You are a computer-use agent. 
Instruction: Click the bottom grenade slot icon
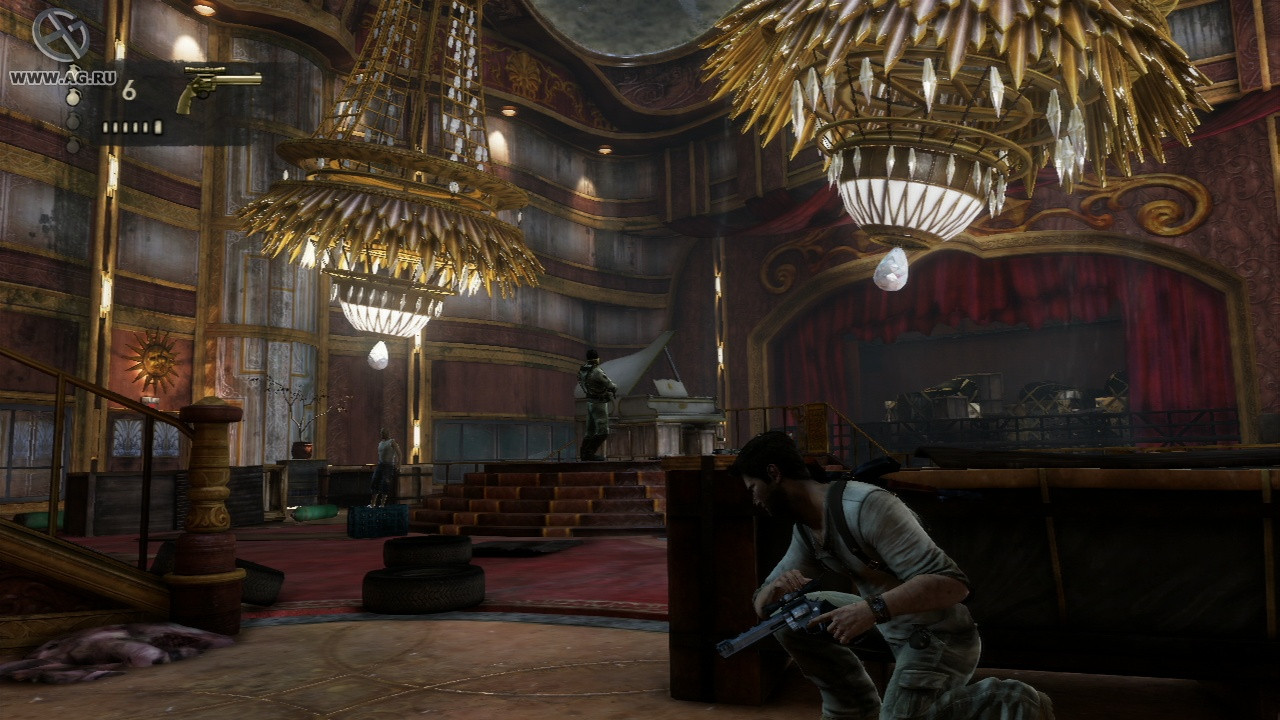(x=73, y=142)
